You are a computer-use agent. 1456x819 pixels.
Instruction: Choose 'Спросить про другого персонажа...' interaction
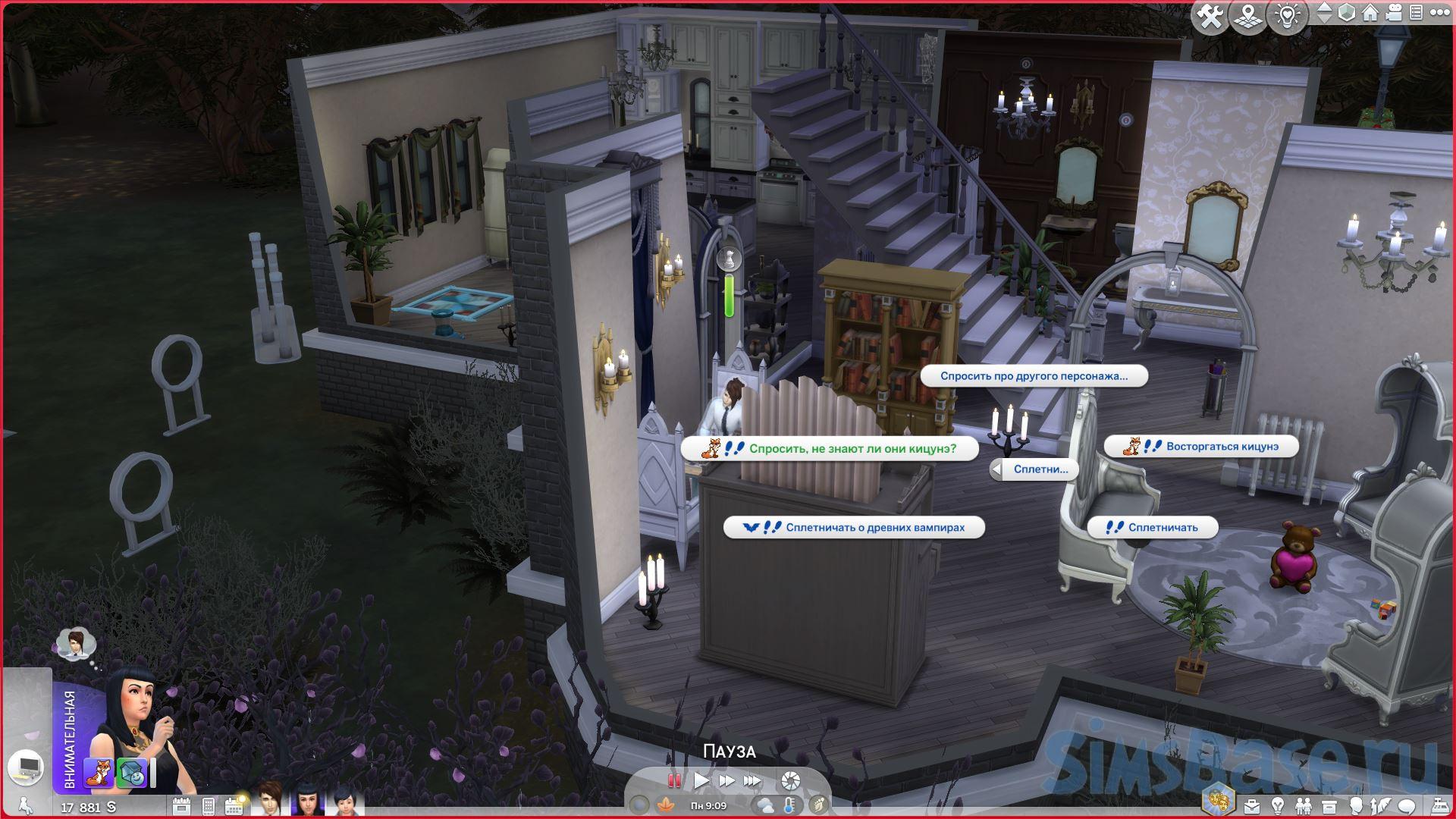(1034, 376)
